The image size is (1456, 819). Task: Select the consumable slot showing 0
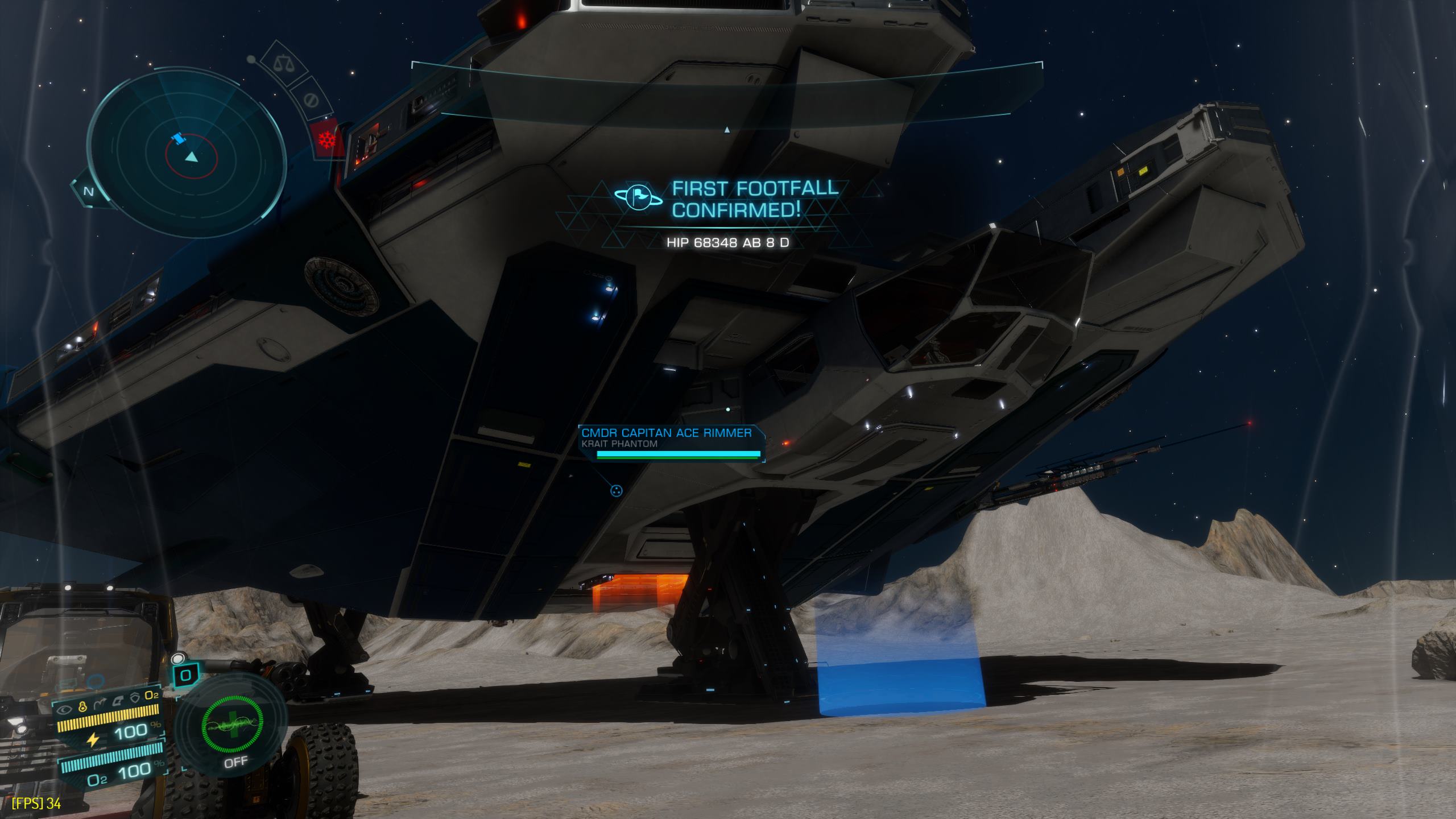185,676
